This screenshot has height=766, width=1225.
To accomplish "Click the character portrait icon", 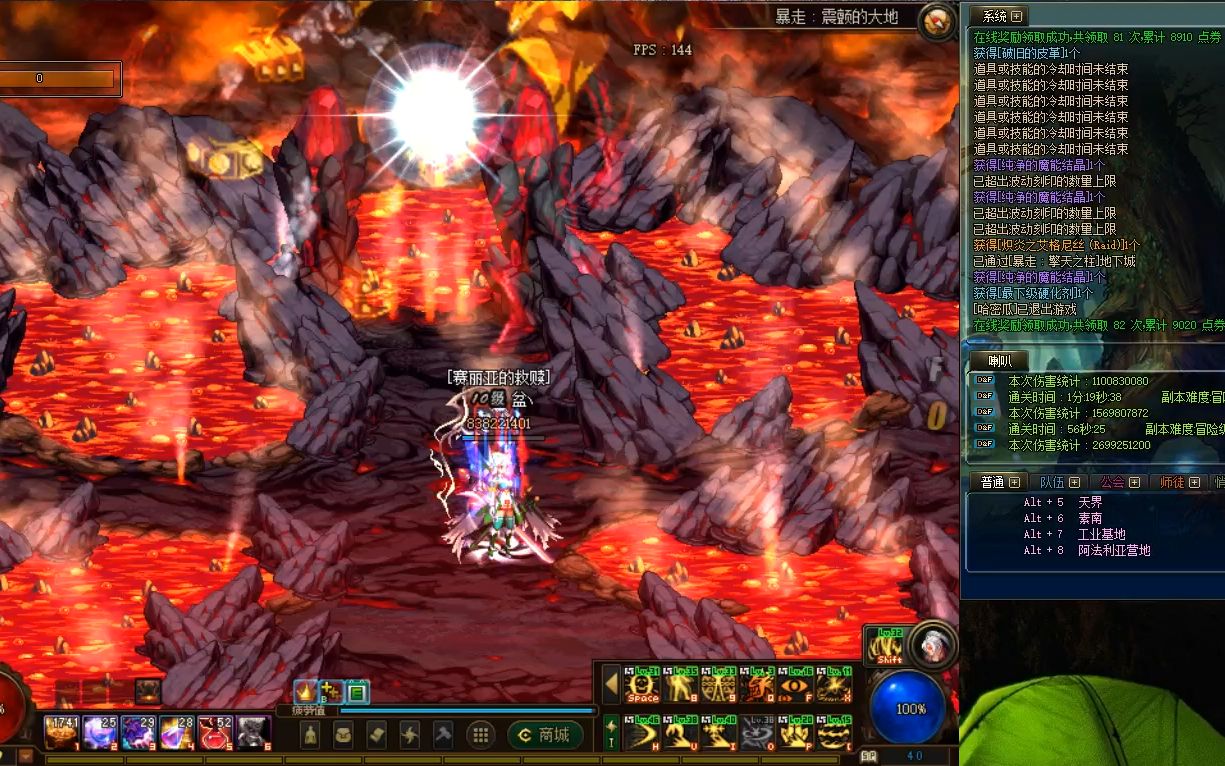I will pos(932,643).
